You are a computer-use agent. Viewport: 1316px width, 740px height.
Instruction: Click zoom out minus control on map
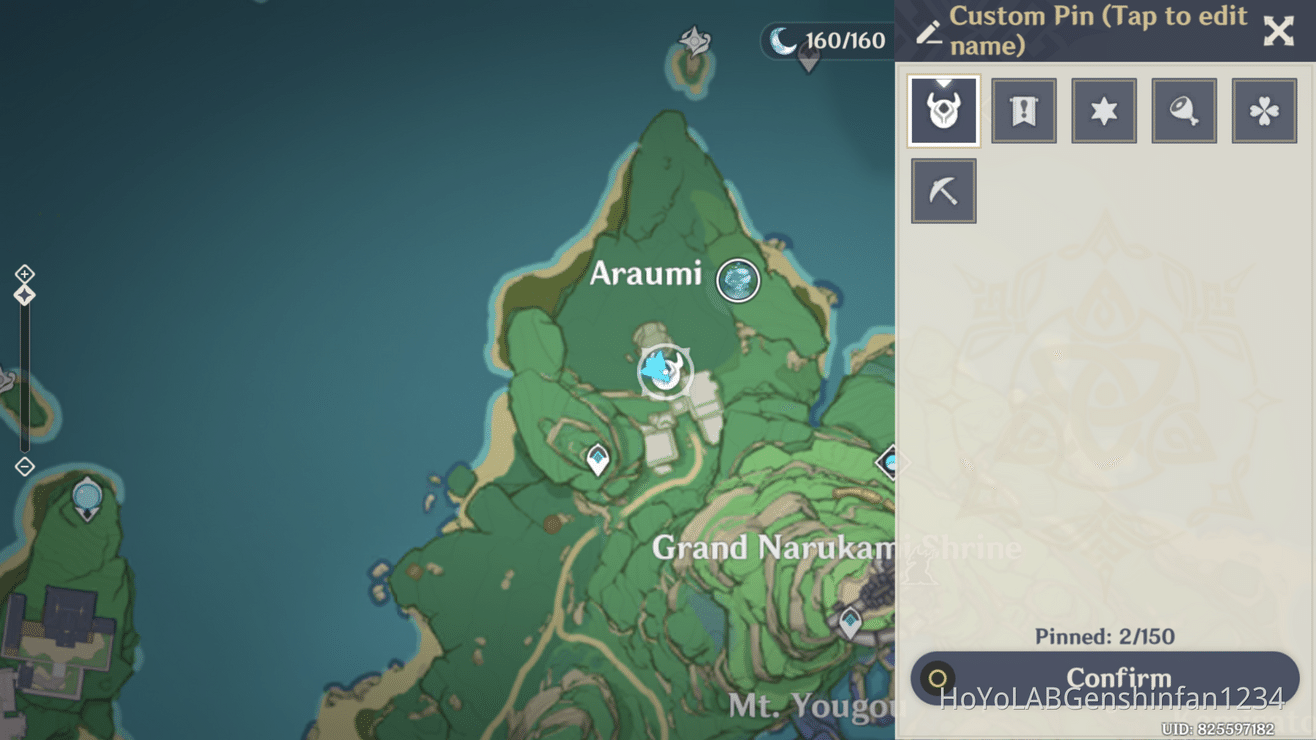click(23, 465)
